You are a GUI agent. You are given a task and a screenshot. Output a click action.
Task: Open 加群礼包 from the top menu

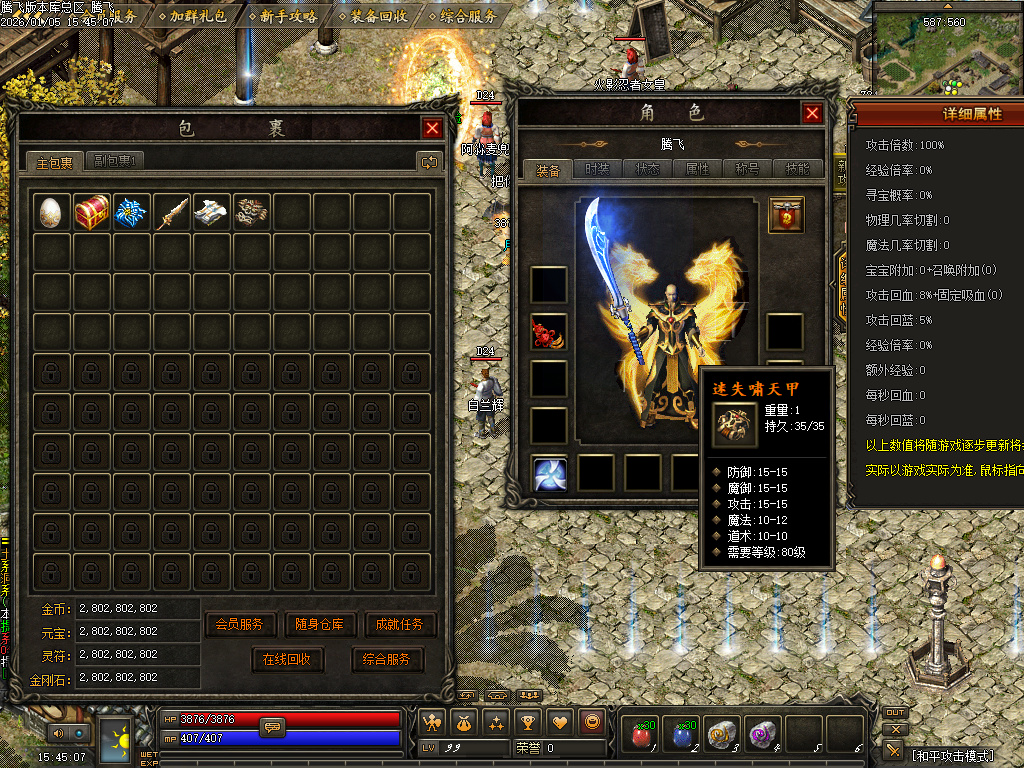pyautogui.click(x=196, y=16)
